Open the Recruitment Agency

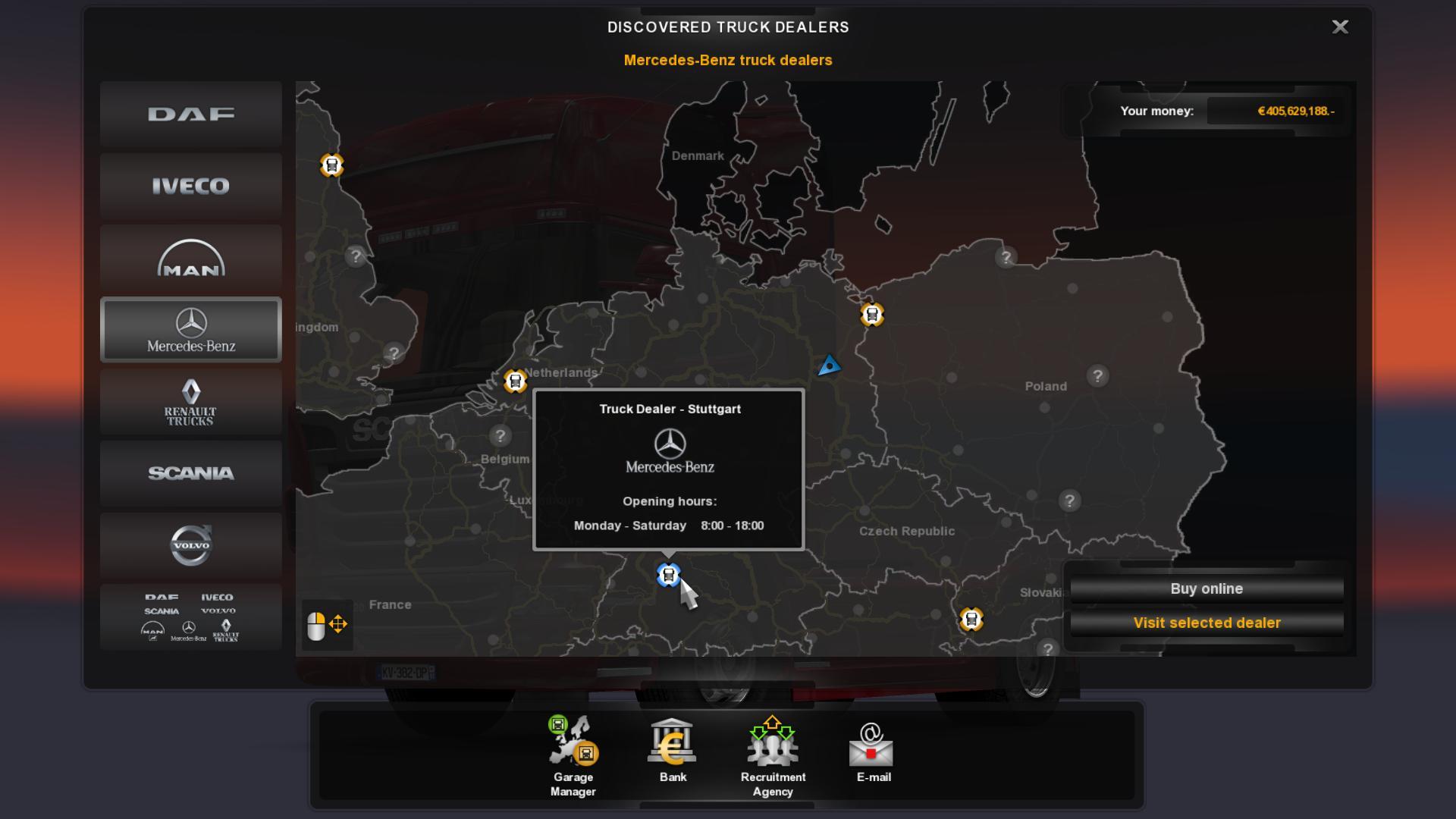(773, 756)
